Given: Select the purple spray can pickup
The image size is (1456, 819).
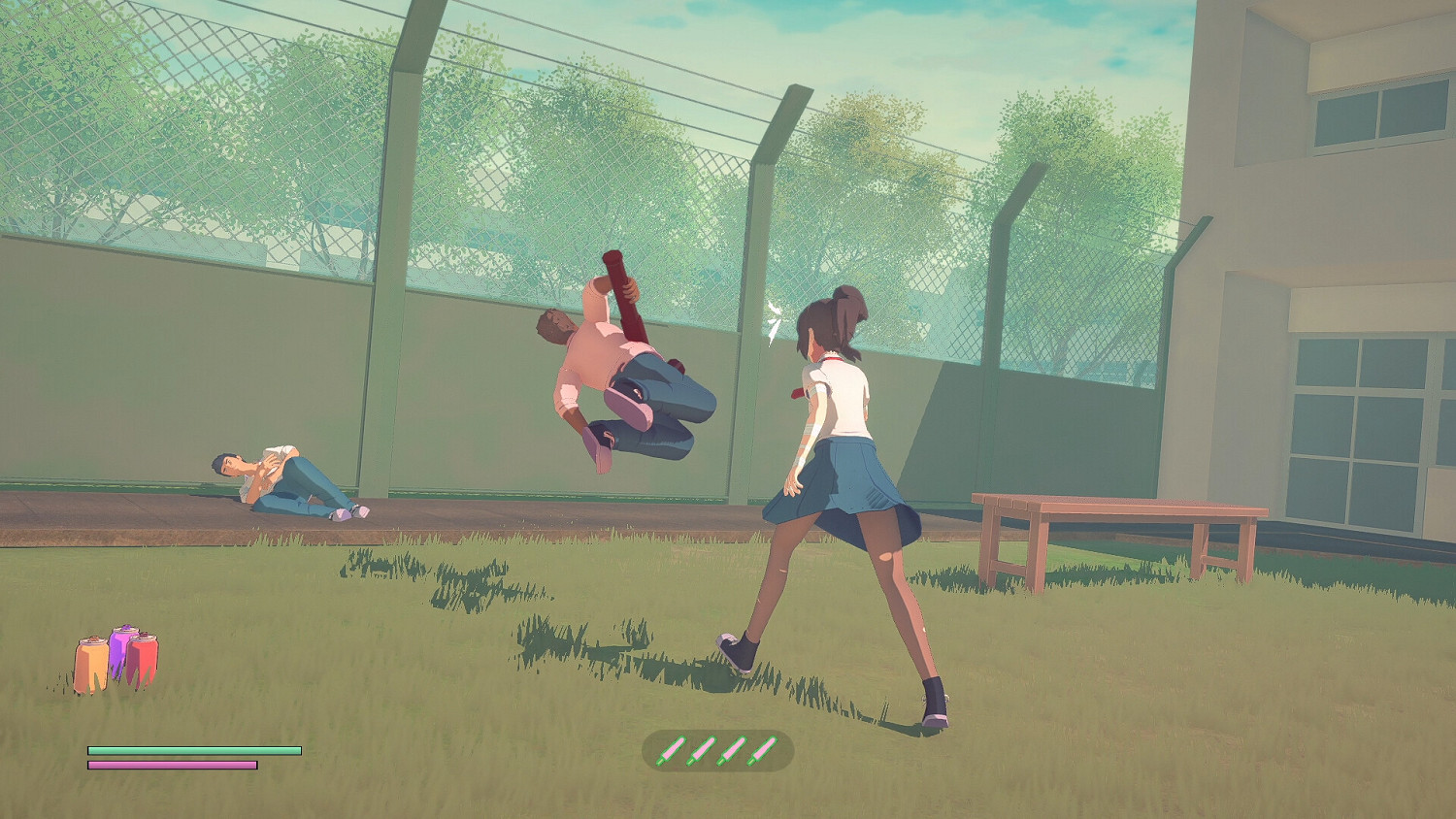Looking at the screenshot, I should (x=118, y=652).
